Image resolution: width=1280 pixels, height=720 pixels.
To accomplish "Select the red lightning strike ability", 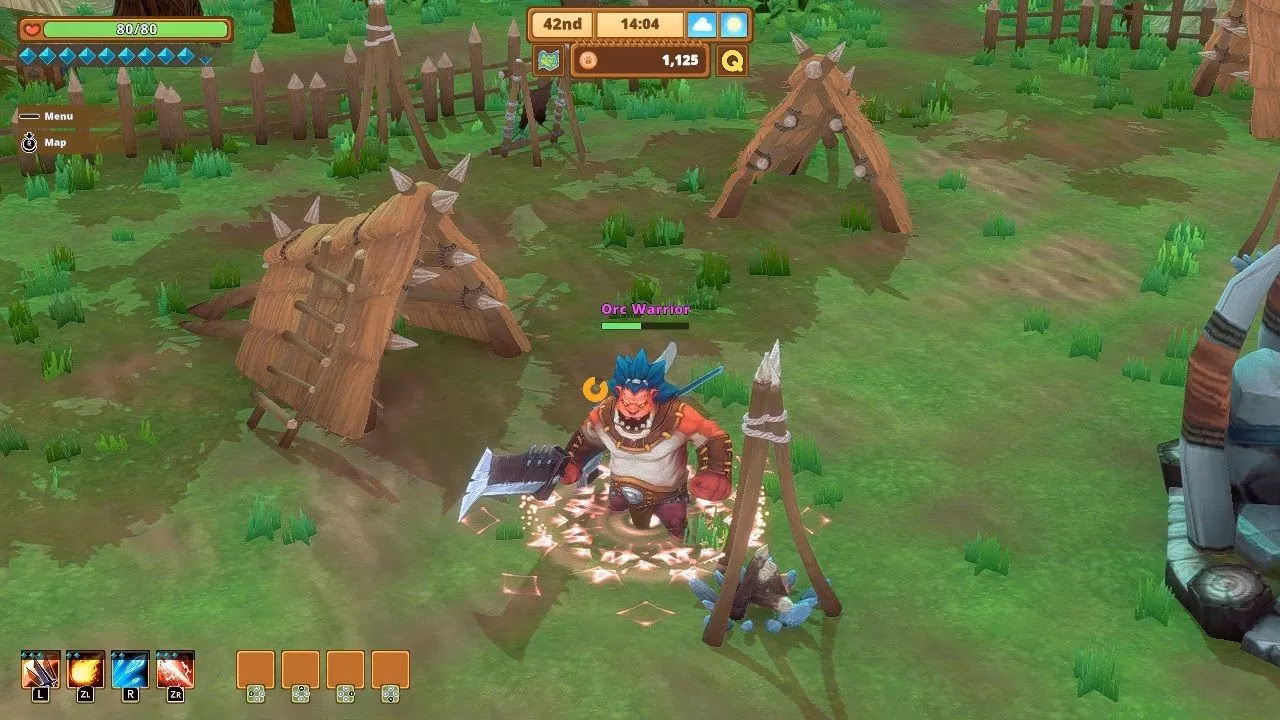I will pos(175,670).
